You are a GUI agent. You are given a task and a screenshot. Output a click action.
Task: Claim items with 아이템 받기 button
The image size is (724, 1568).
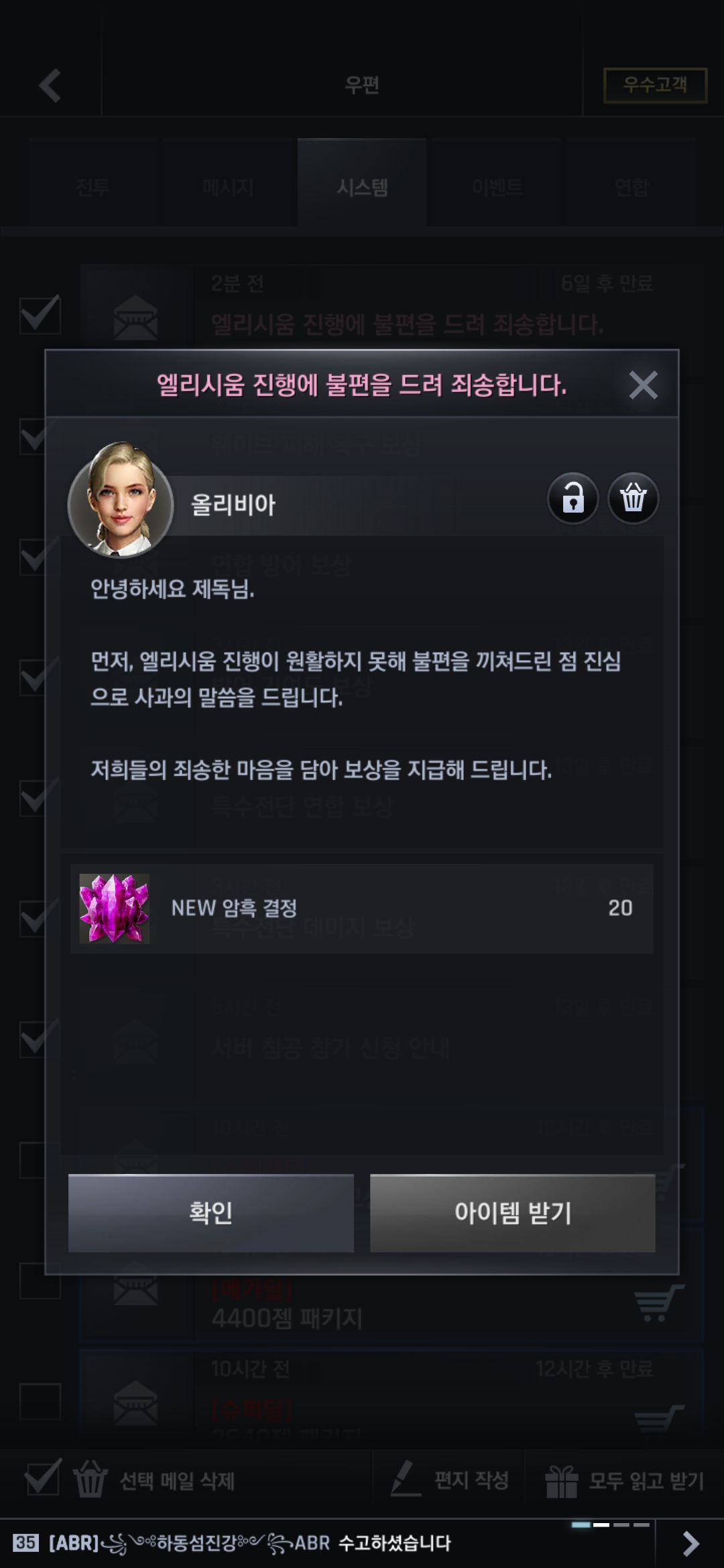click(x=512, y=1213)
